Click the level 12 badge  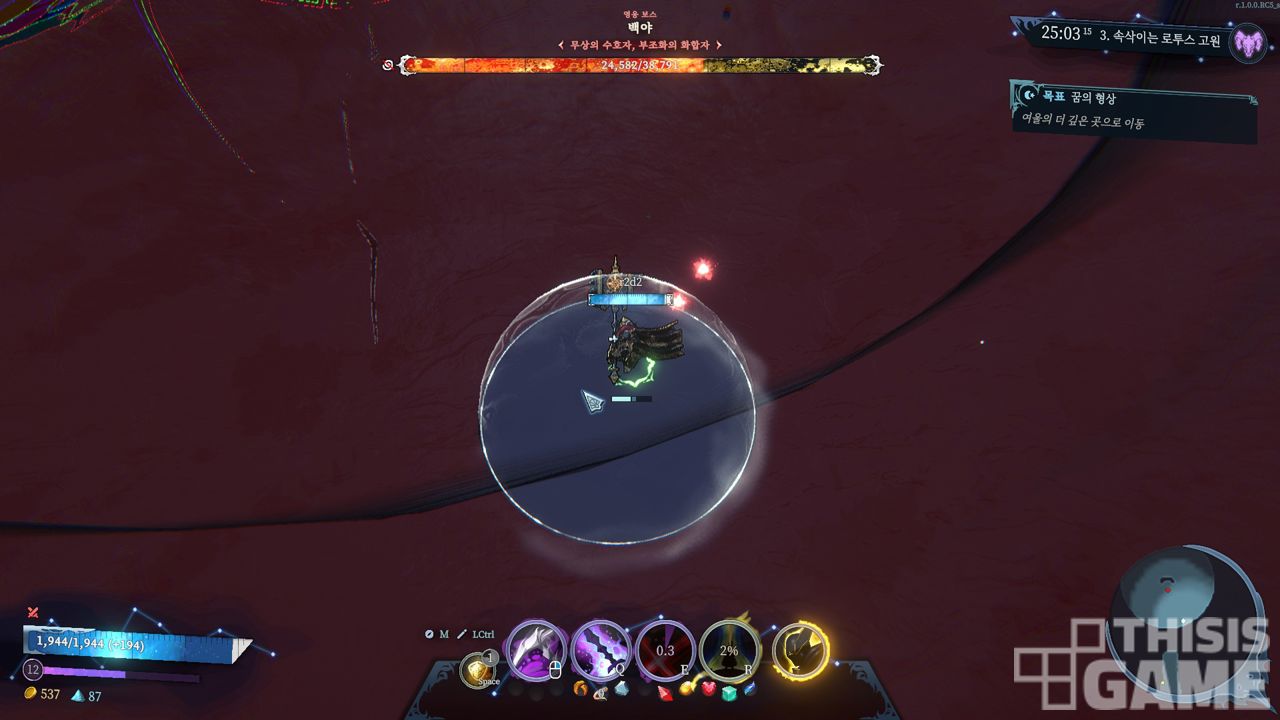(x=32, y=669)
